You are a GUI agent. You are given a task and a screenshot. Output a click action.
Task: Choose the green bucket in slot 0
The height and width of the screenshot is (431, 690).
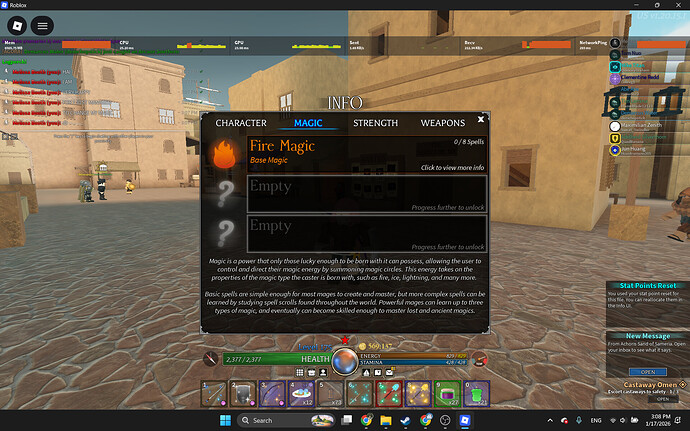pyautogui.click(x=475, y=394)
